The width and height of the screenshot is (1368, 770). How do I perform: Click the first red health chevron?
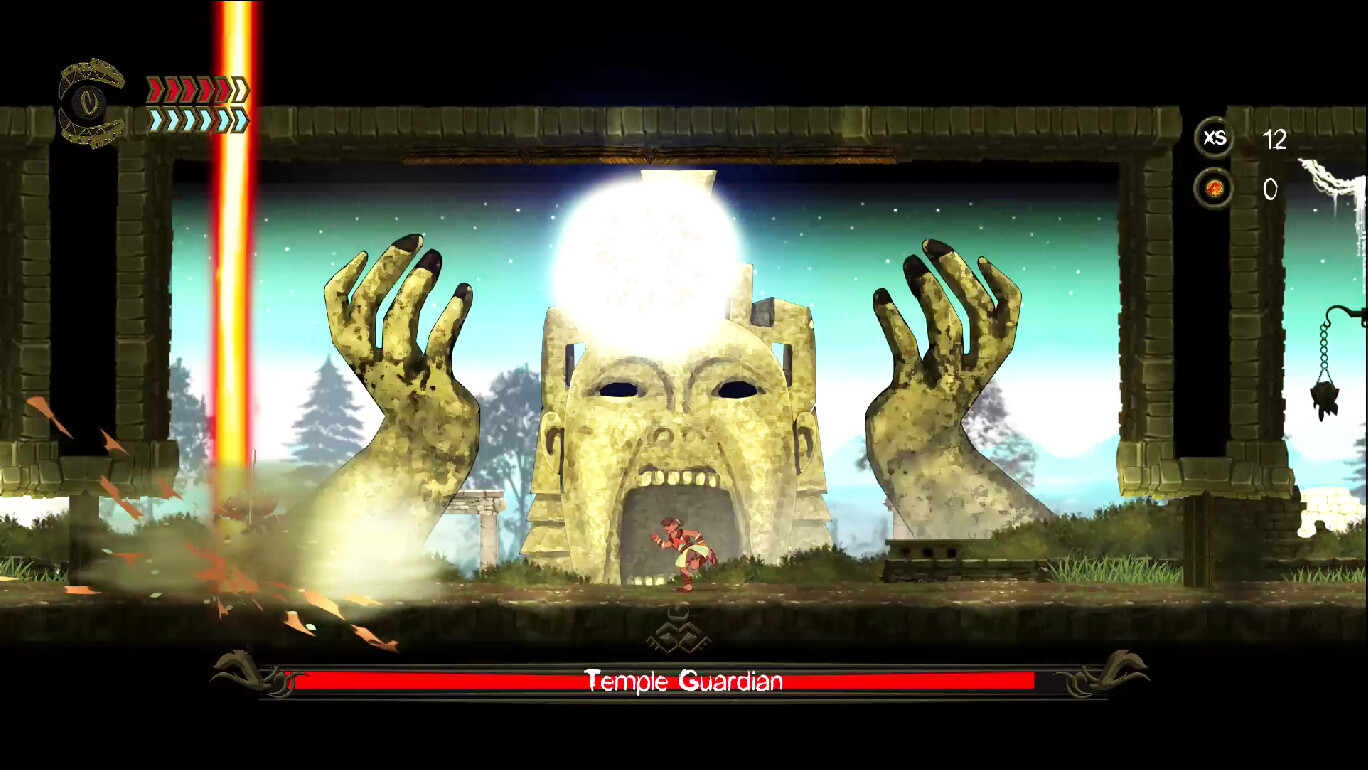pyautogui.click(x=153, y=87)
